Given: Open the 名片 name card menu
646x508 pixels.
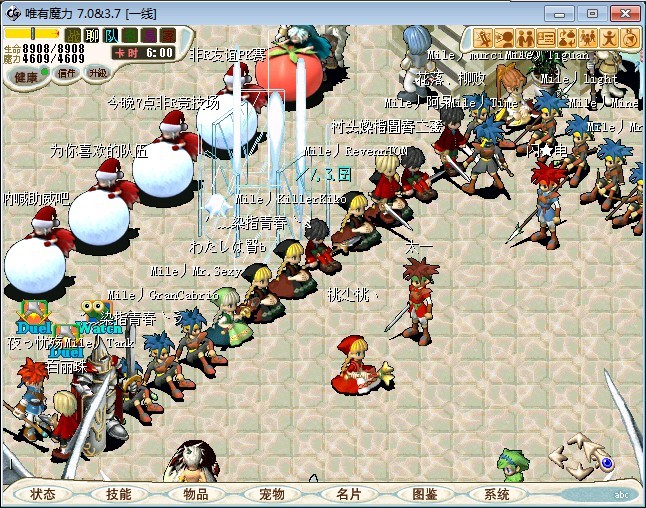Looking at the screenshot, I should pos(348,494).
